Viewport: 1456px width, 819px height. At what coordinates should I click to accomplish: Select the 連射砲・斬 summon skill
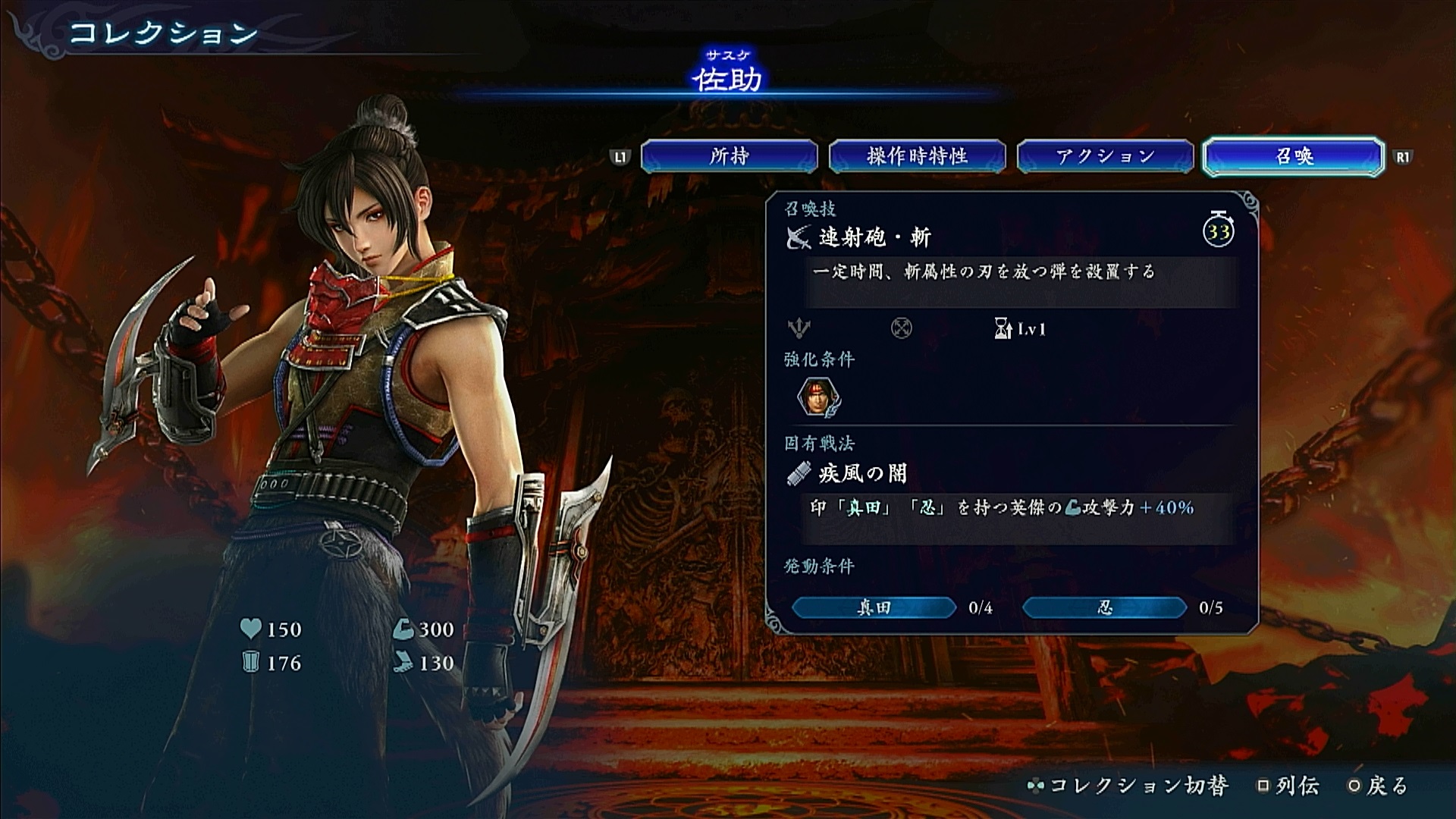[x=874, y=238]
